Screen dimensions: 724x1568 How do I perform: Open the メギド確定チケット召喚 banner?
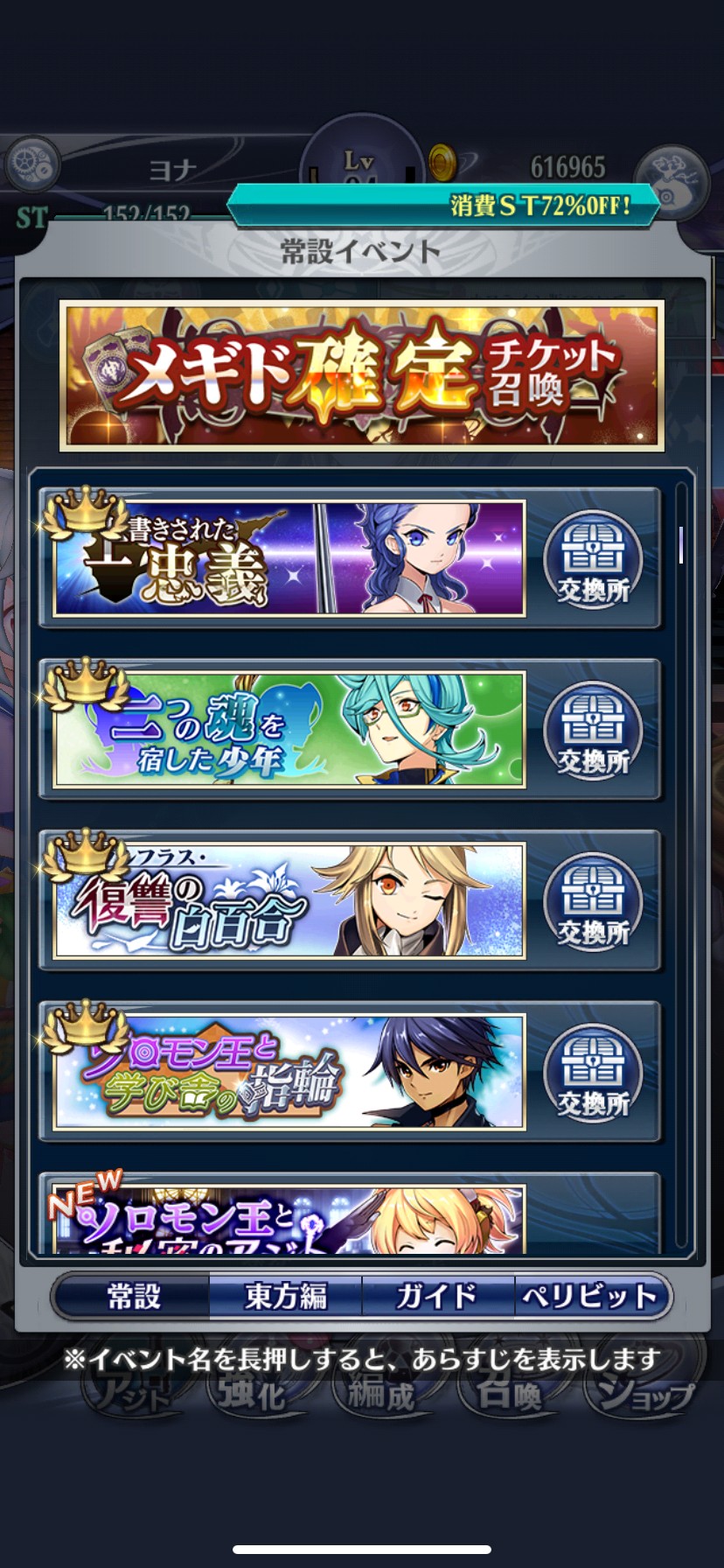(361, 375)
